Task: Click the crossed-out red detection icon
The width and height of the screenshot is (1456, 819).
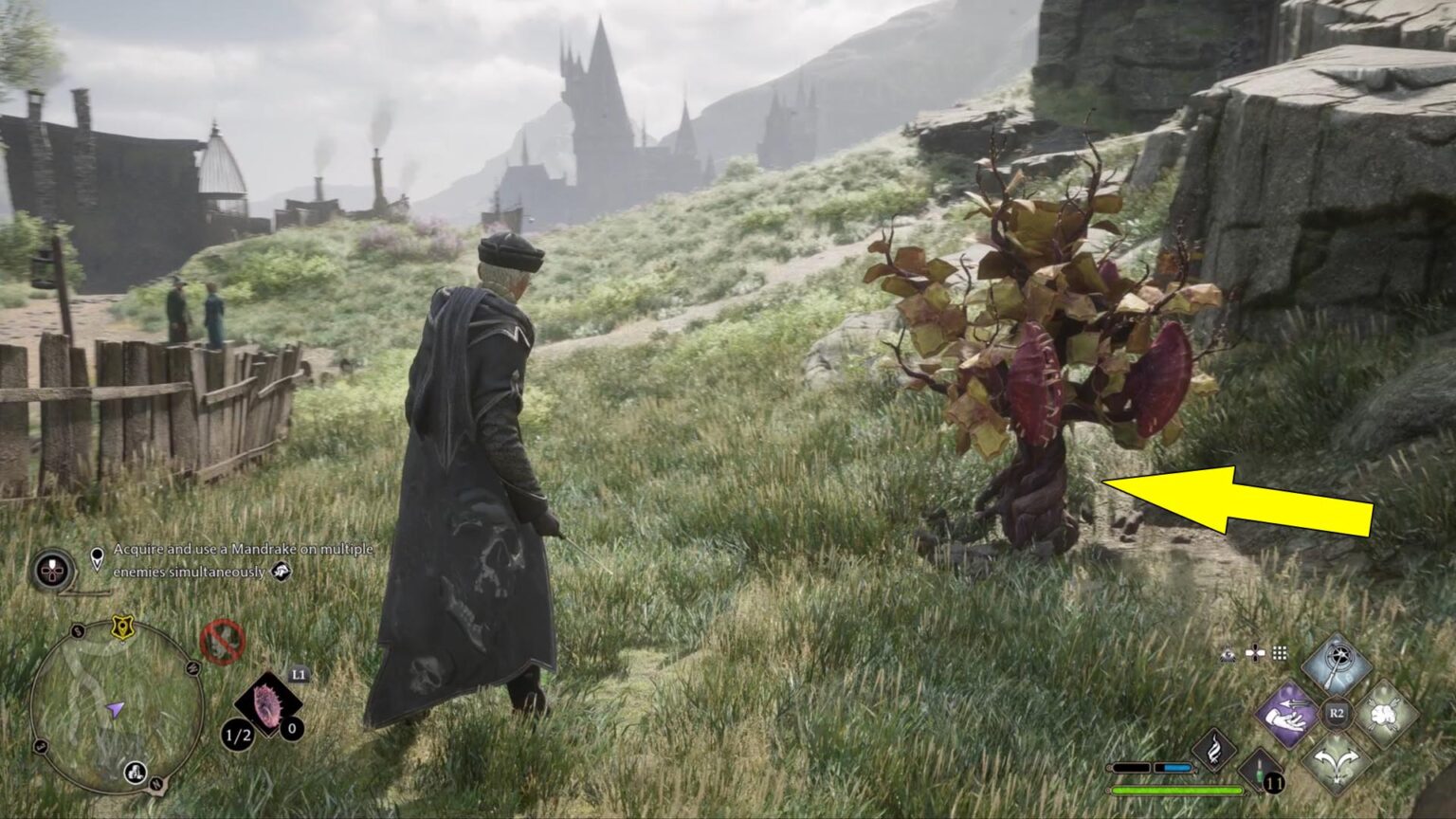Action: [x=222, y=641]
